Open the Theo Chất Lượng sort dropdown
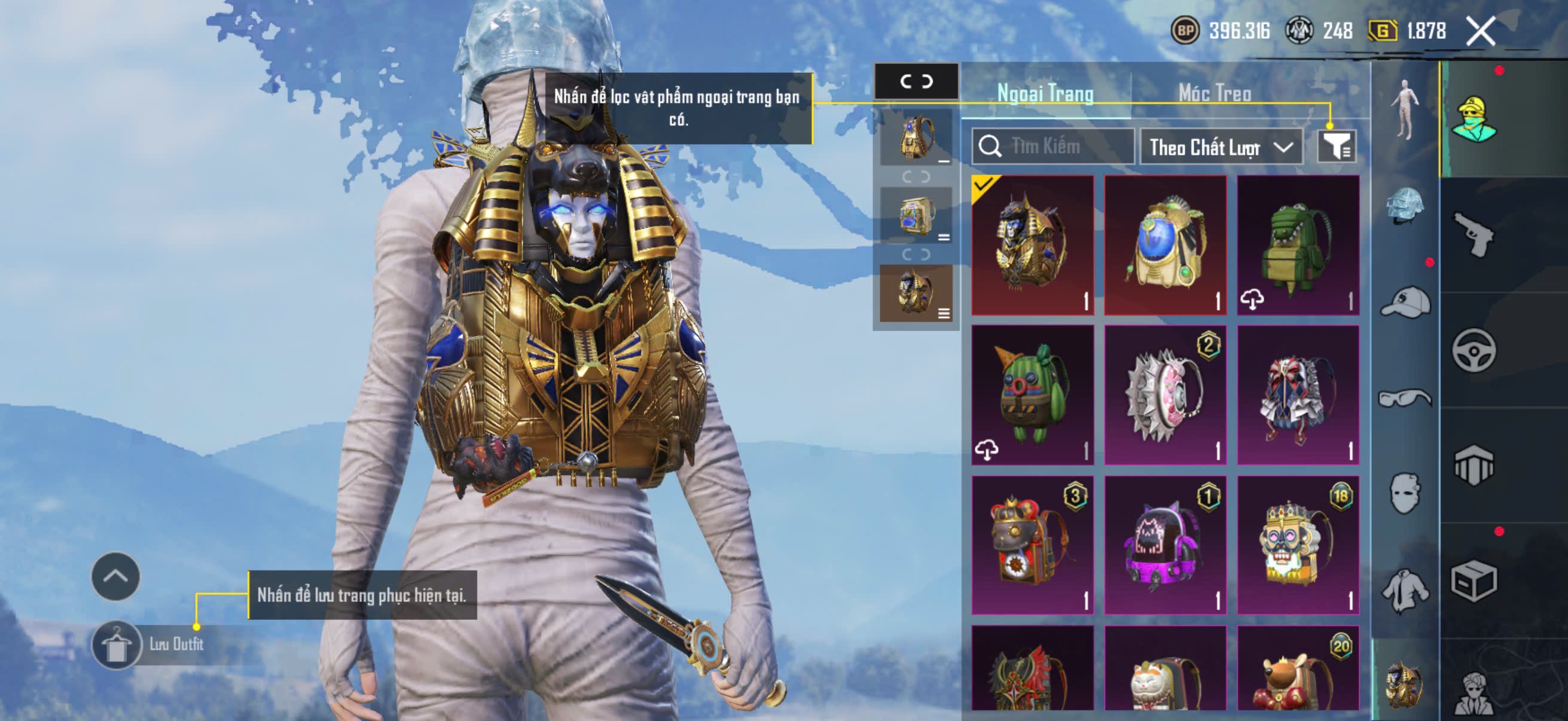 (1221, 147)
